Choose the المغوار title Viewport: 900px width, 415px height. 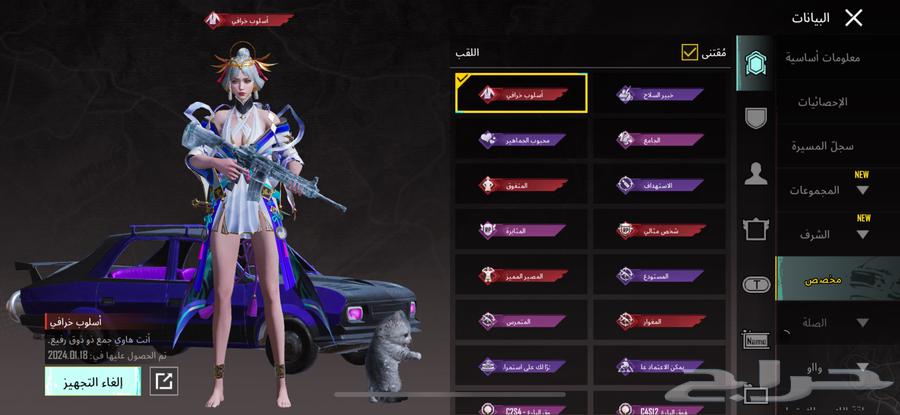[x=659, y=320]
